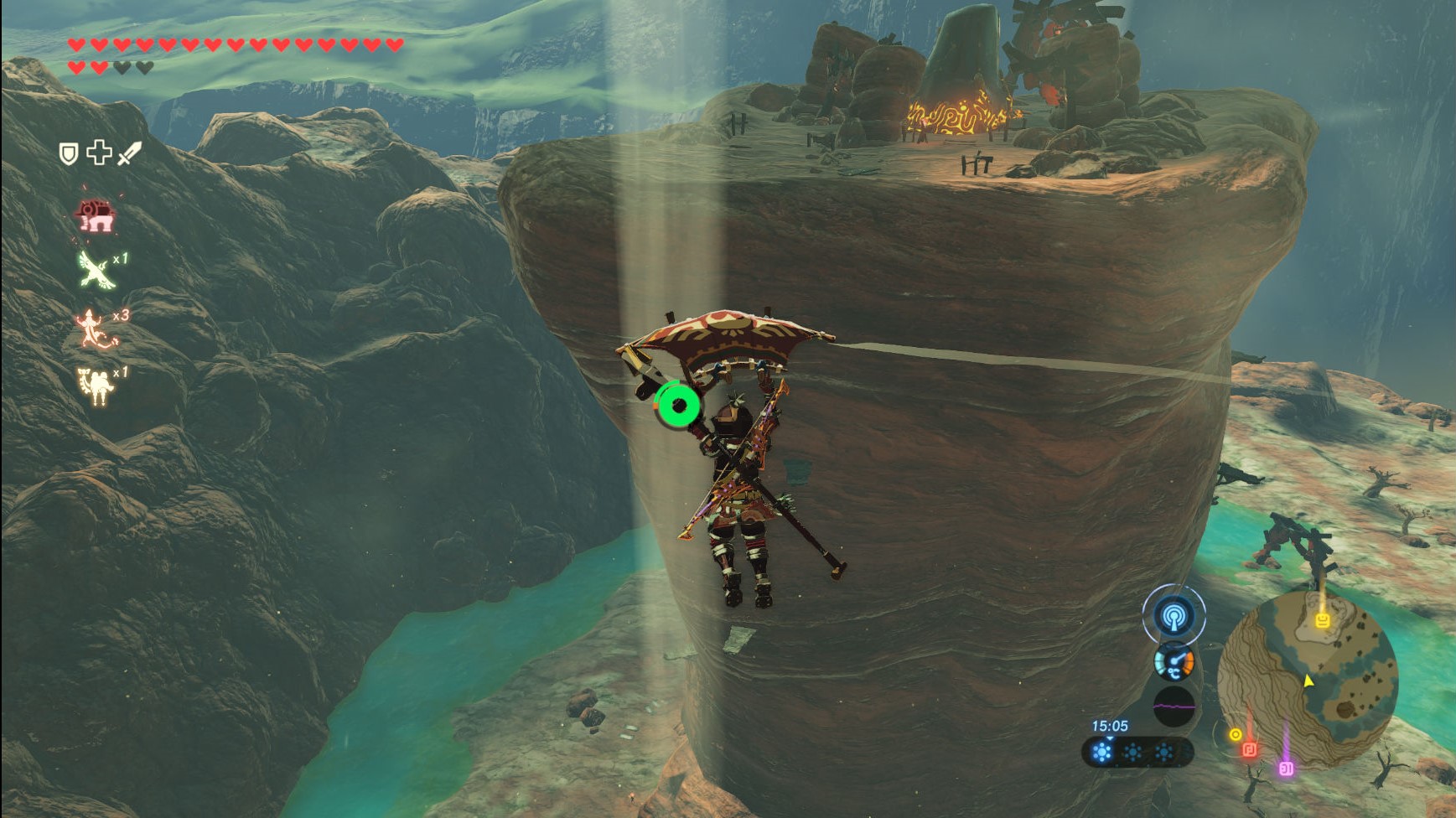Activate the camel Urbosa's Fury icon

tap(96, 385)
